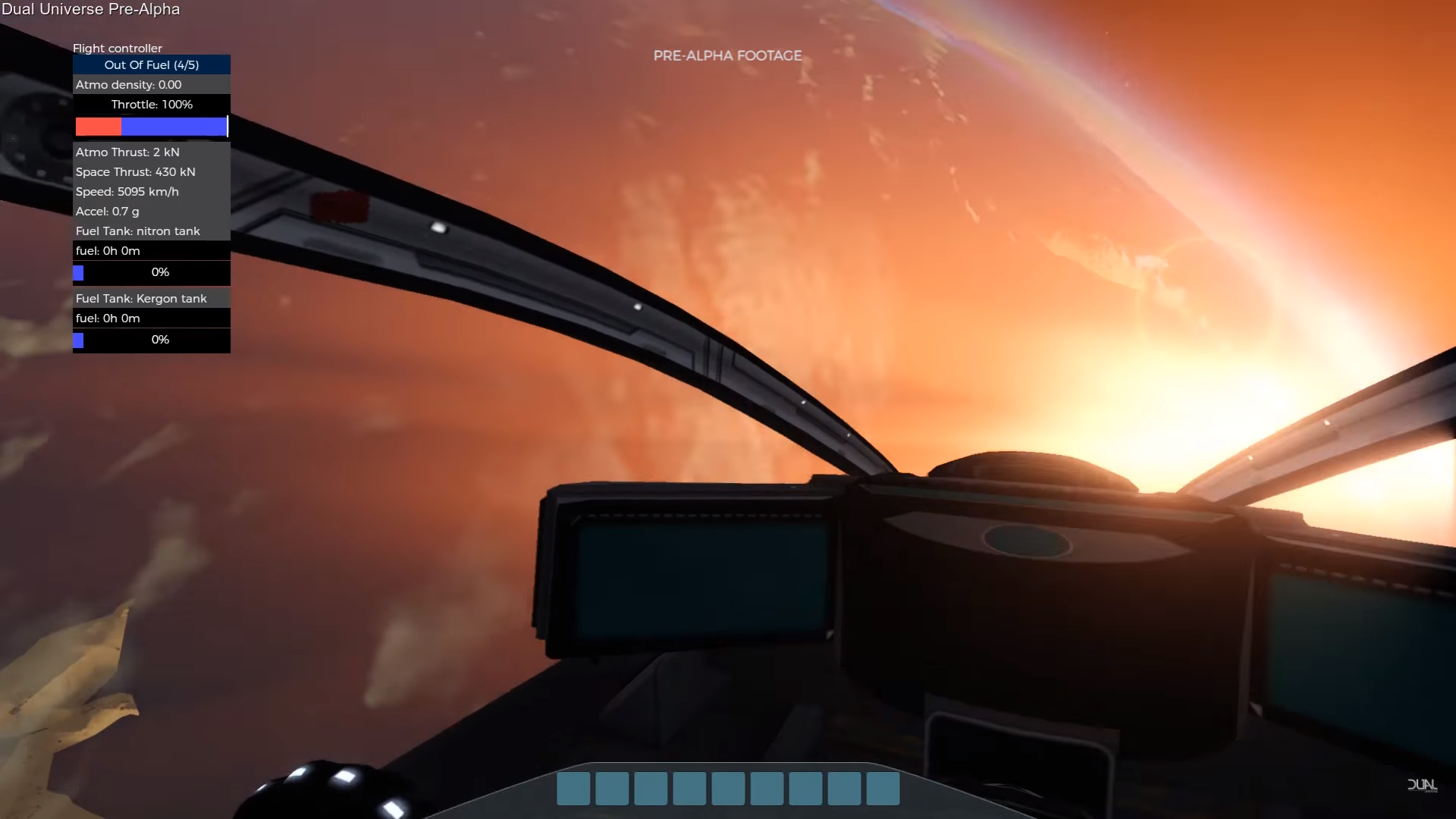
Task: Click the Atmo density: 0.00 readout
Action: [x=128, y=84]
